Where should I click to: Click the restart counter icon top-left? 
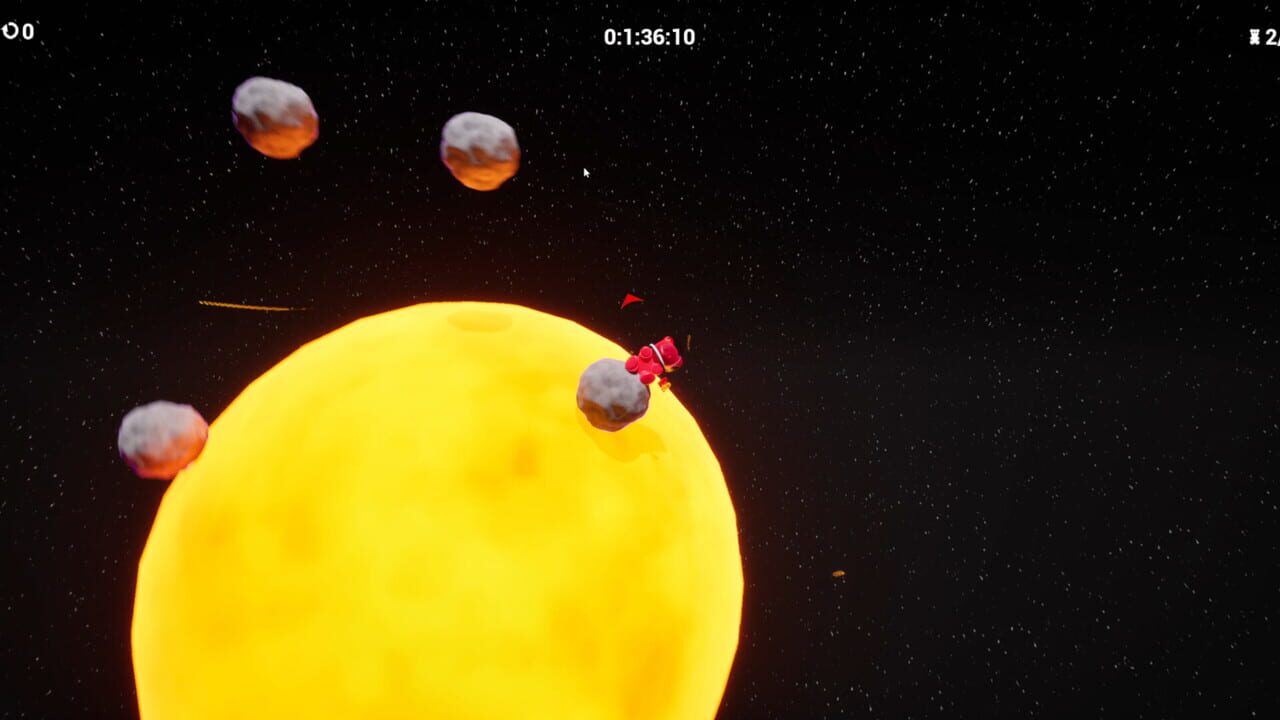(x=10, y=30)
